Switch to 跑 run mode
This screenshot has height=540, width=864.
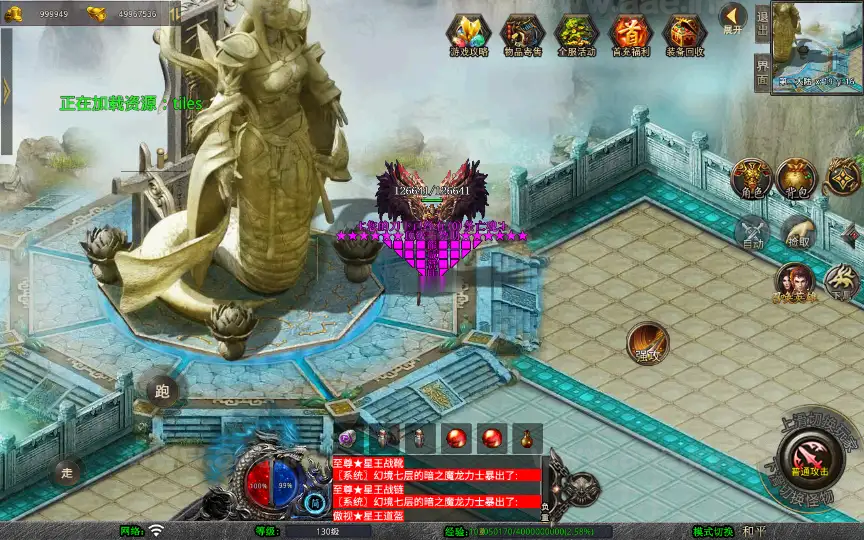point(163,390)
